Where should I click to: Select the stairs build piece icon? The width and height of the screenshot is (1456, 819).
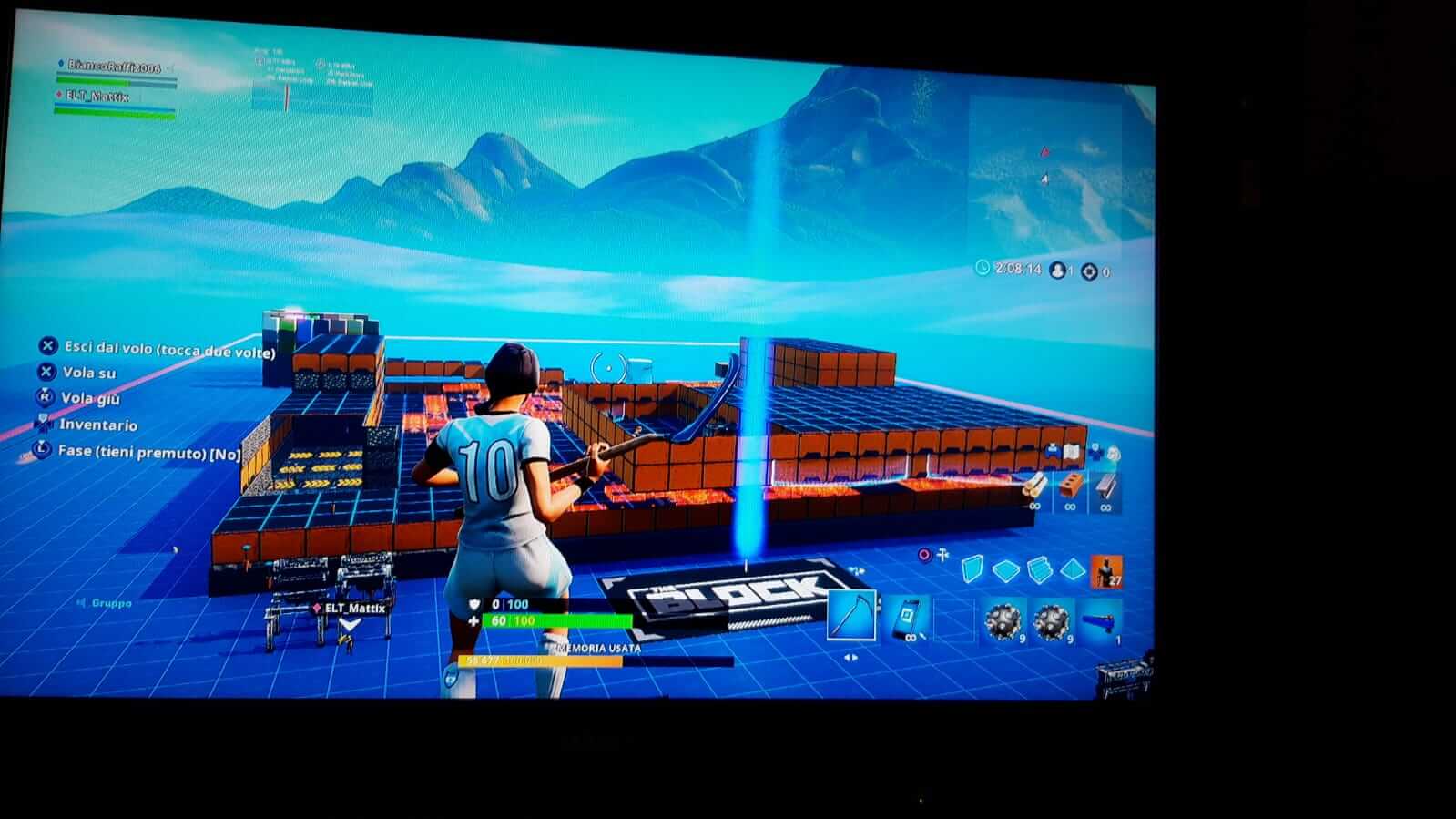(x=1040, y=568)
